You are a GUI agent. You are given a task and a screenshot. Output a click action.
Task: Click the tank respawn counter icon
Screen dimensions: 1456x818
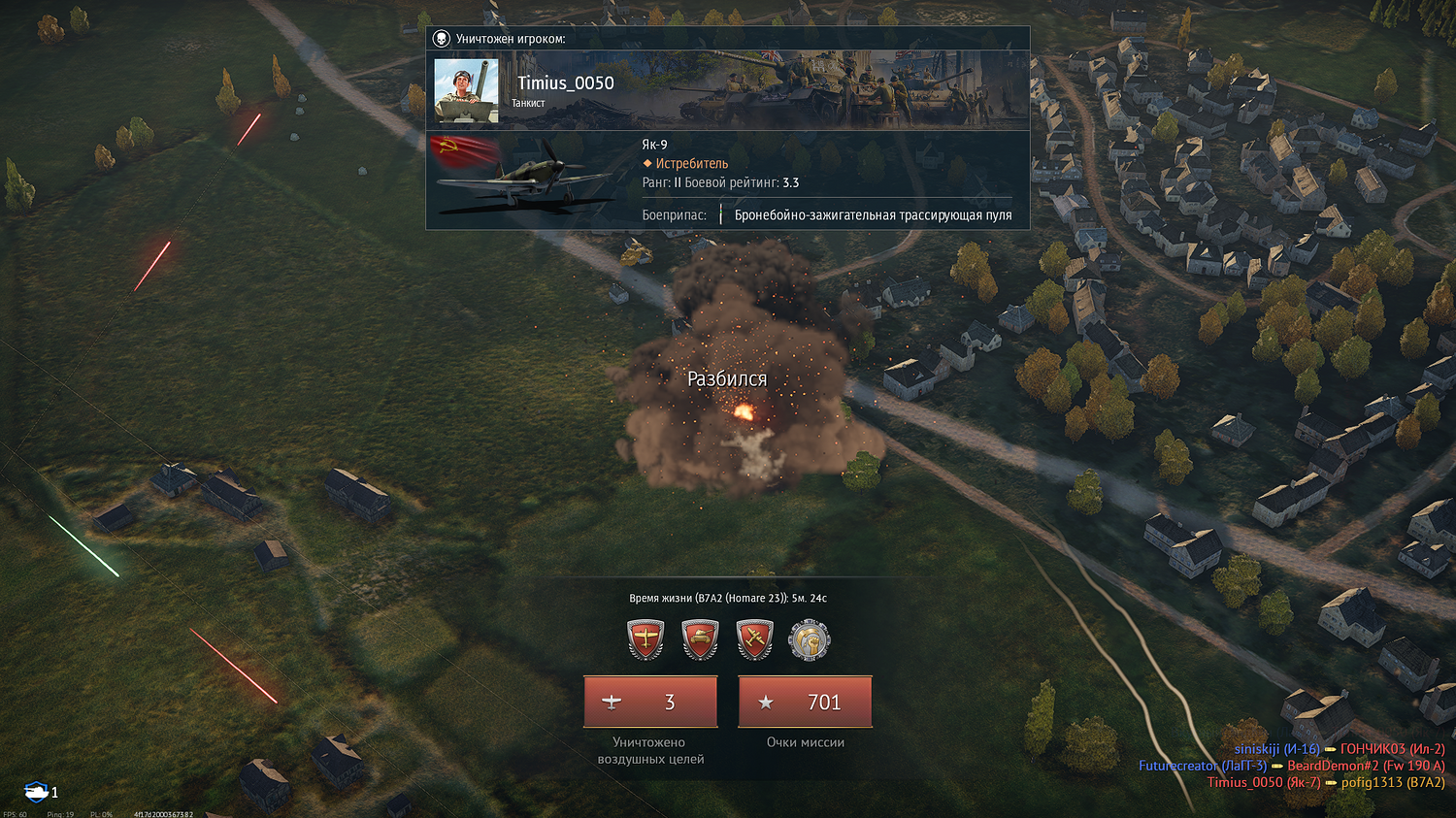pos(36,792)
